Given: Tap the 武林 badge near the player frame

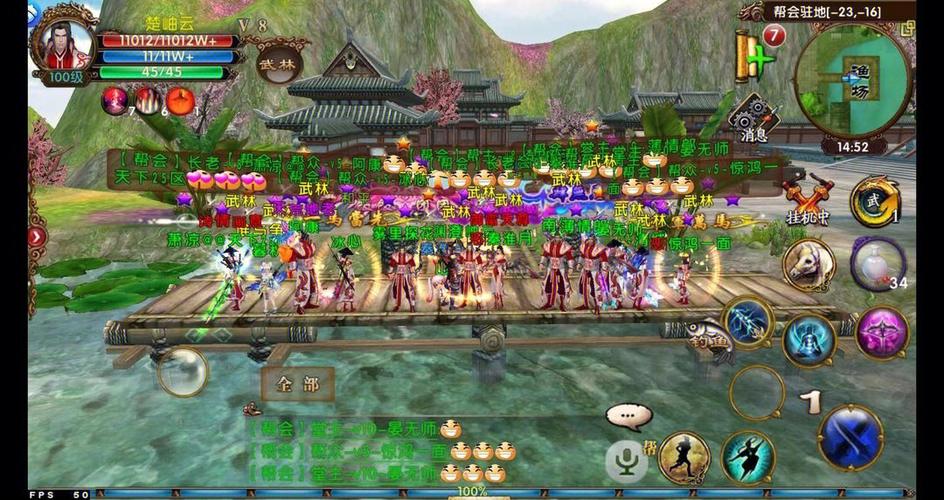Looking at the screenshot, I should click(x=277, y=63).
